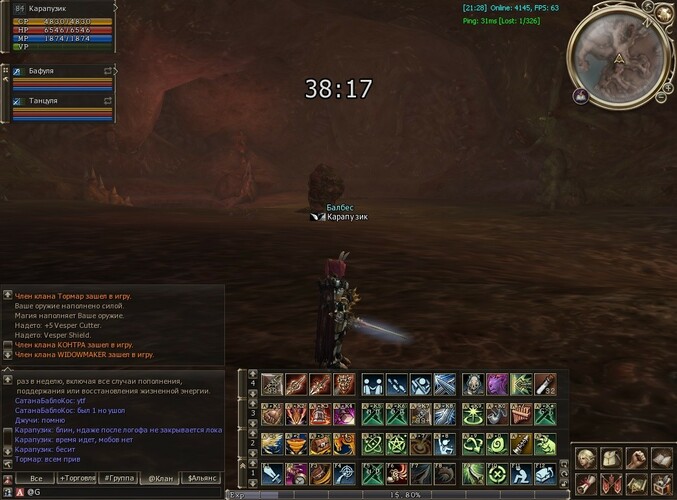The image size is (677, 500).
Task: Open the character portrait menu icon
Action: [585, 458]
